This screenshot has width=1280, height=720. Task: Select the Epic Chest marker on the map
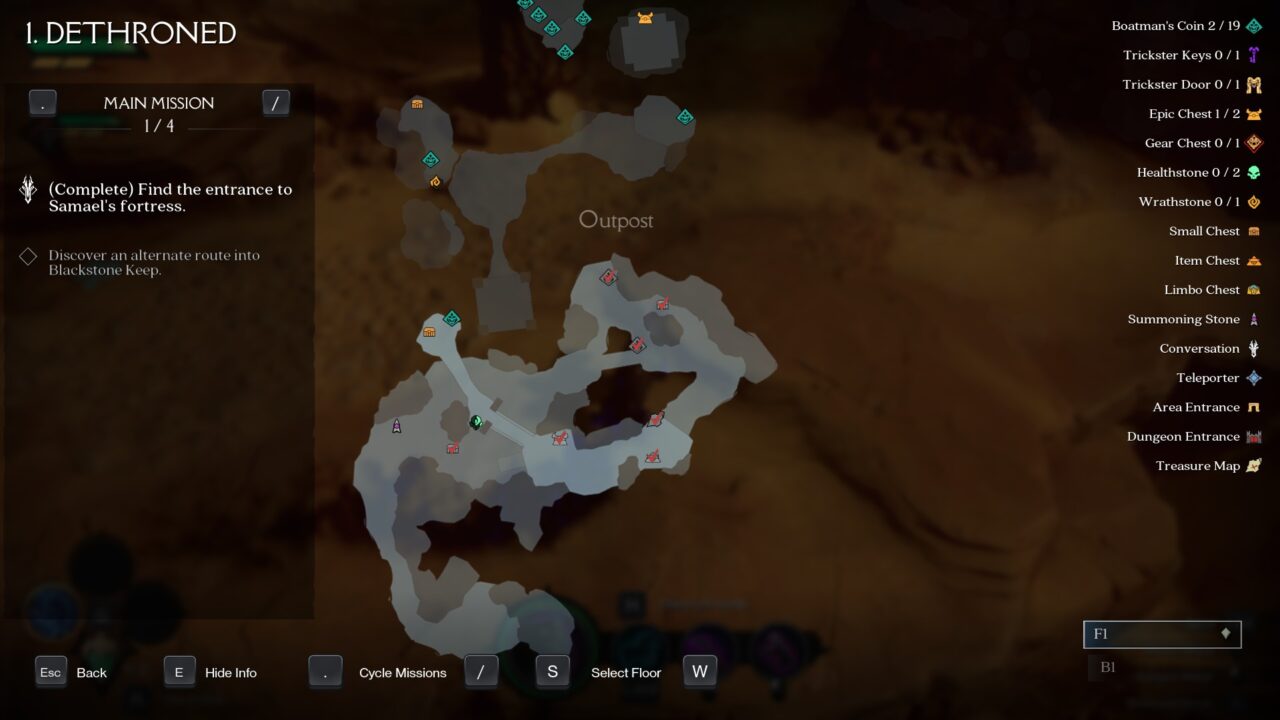(x=645, y=18)
